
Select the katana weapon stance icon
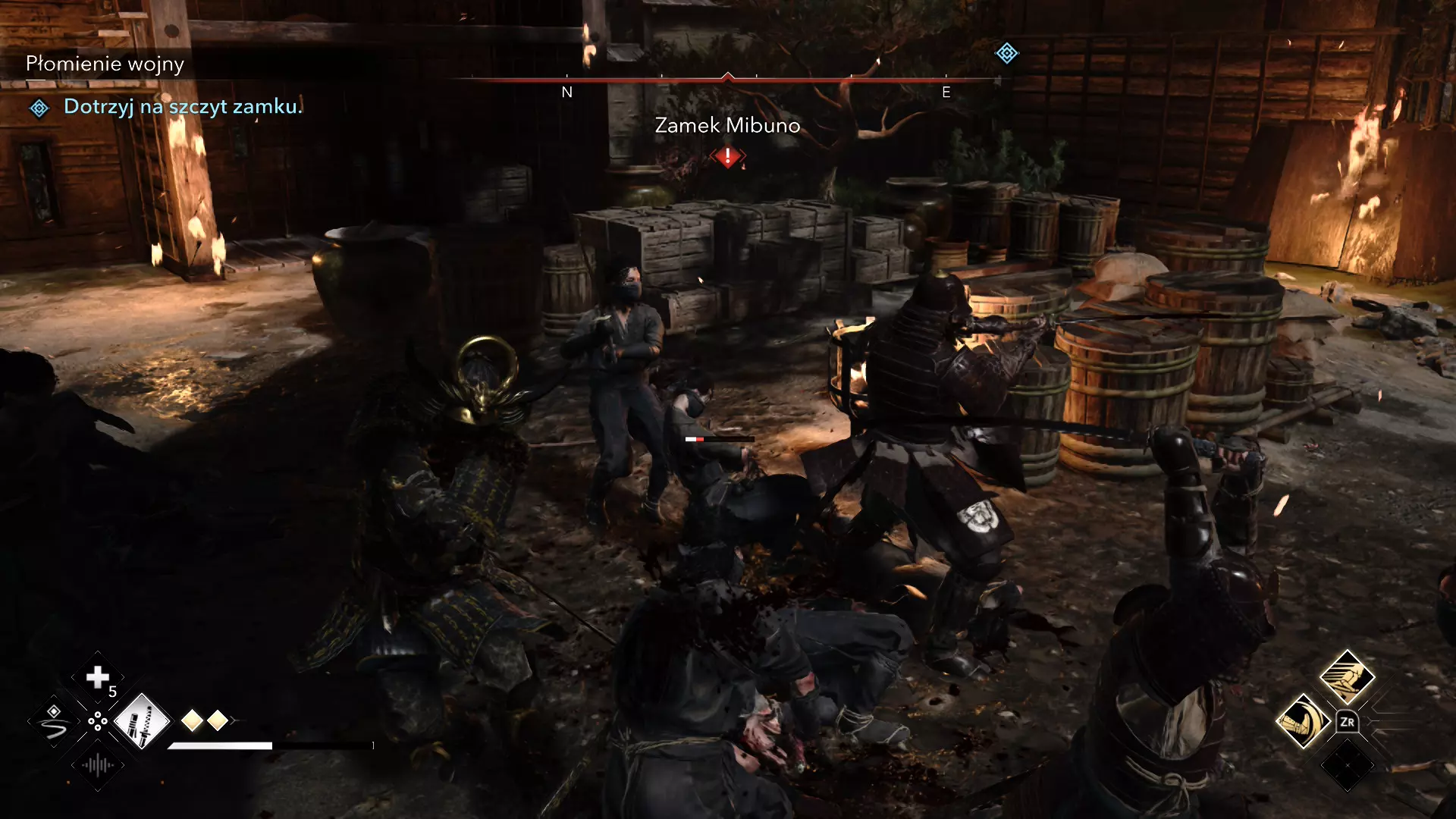coord(142,721)
